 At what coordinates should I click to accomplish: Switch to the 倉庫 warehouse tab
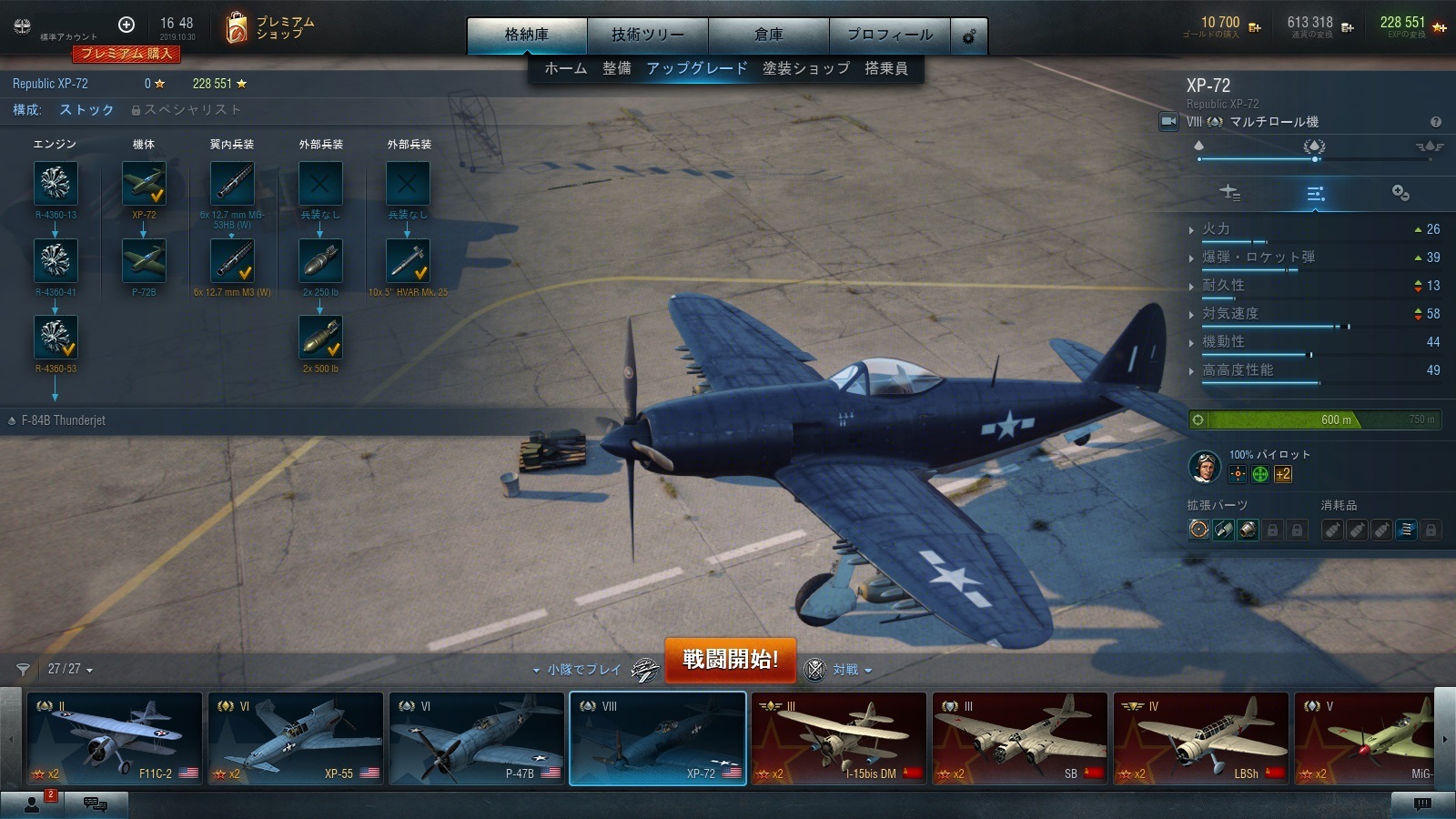pyautogui.click(x=768, y=35)
